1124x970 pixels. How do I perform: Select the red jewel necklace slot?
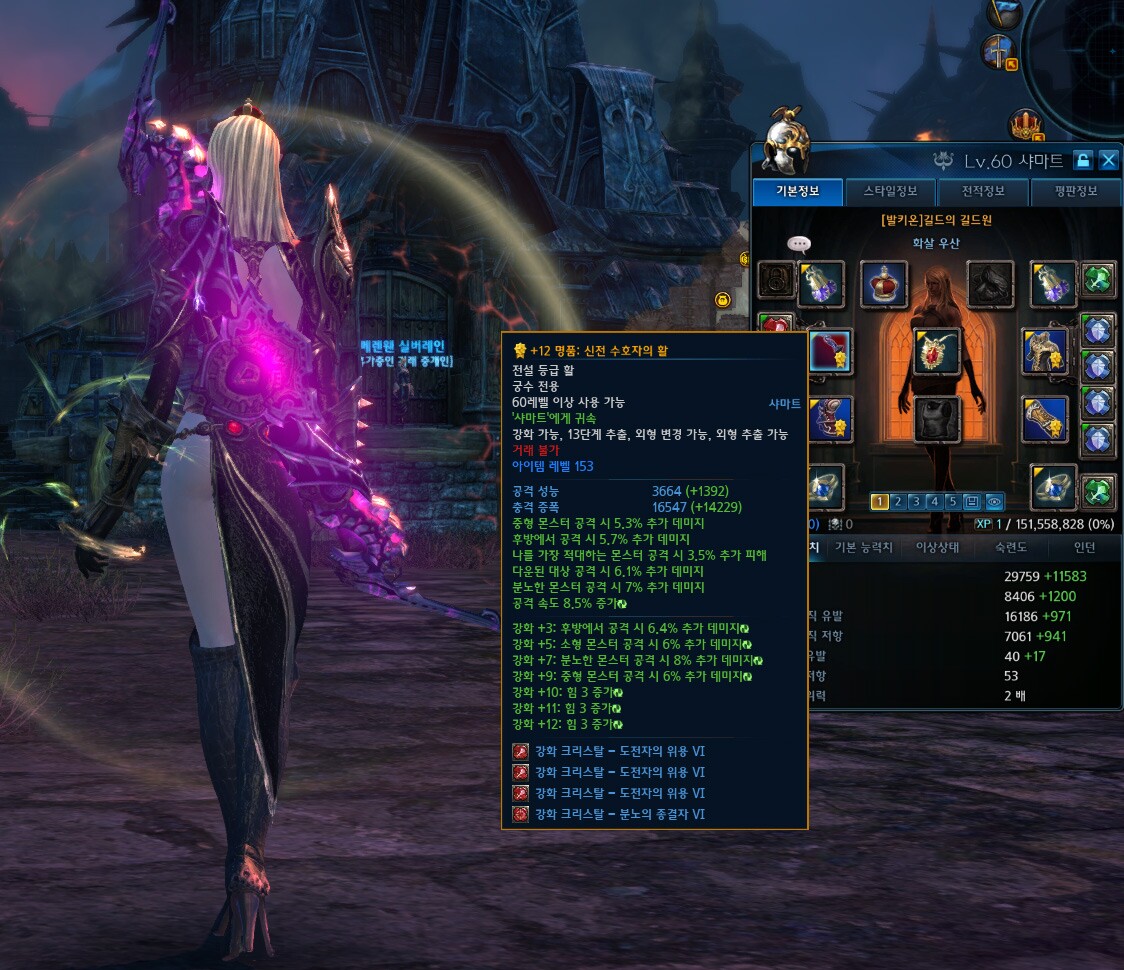point(937,351)
